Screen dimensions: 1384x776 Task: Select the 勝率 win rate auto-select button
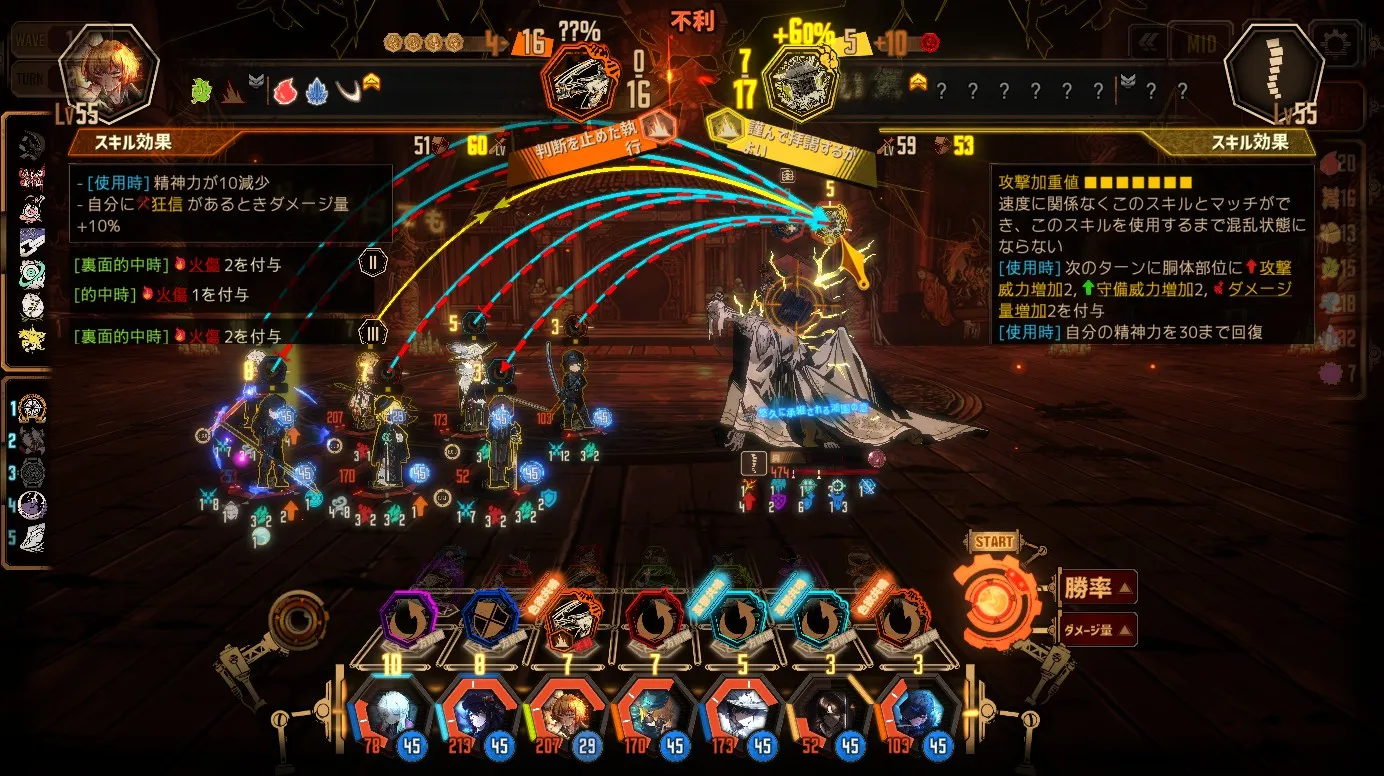point(1096,587)
